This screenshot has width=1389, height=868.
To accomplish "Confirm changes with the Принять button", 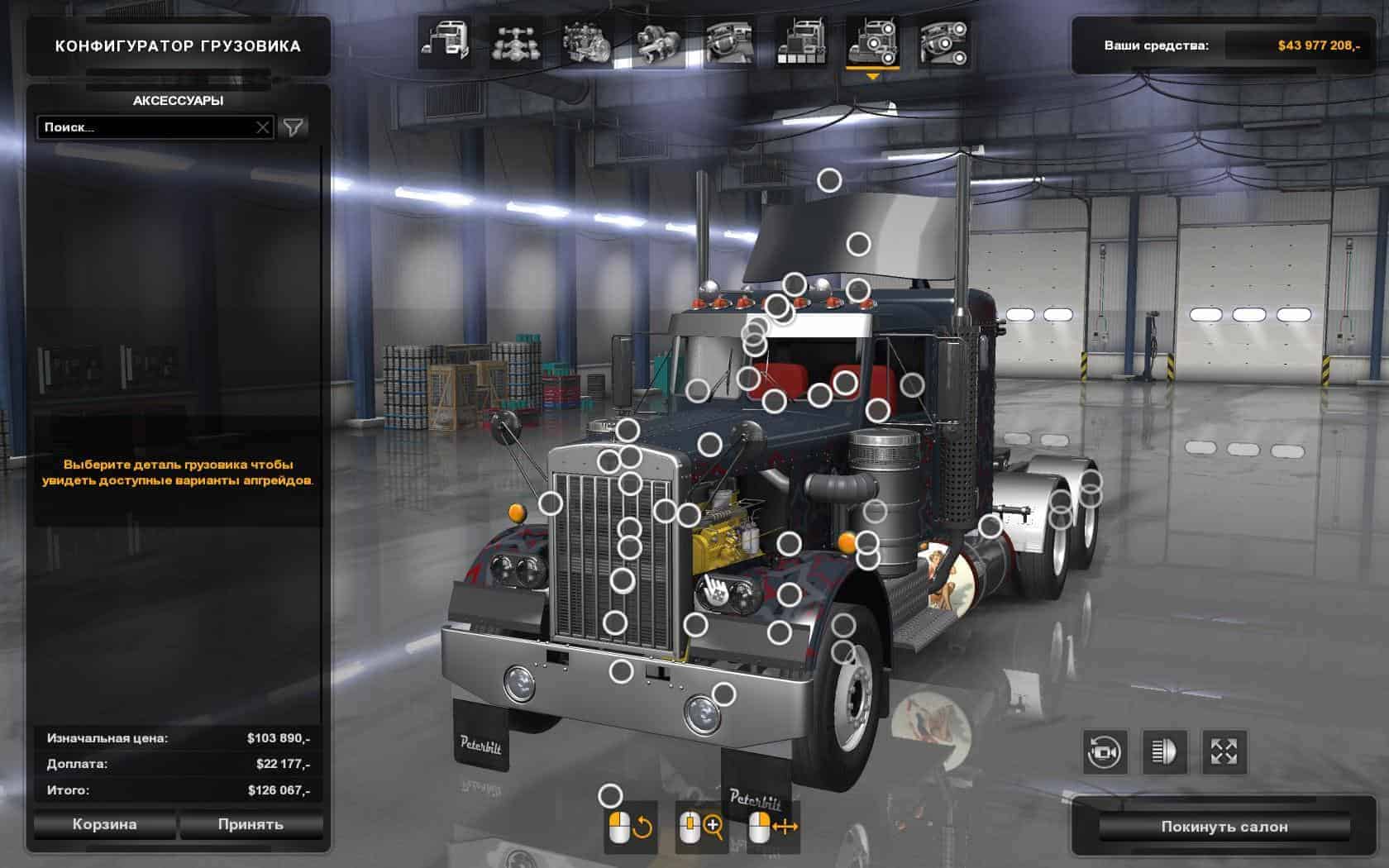I will tap(251, 824).
